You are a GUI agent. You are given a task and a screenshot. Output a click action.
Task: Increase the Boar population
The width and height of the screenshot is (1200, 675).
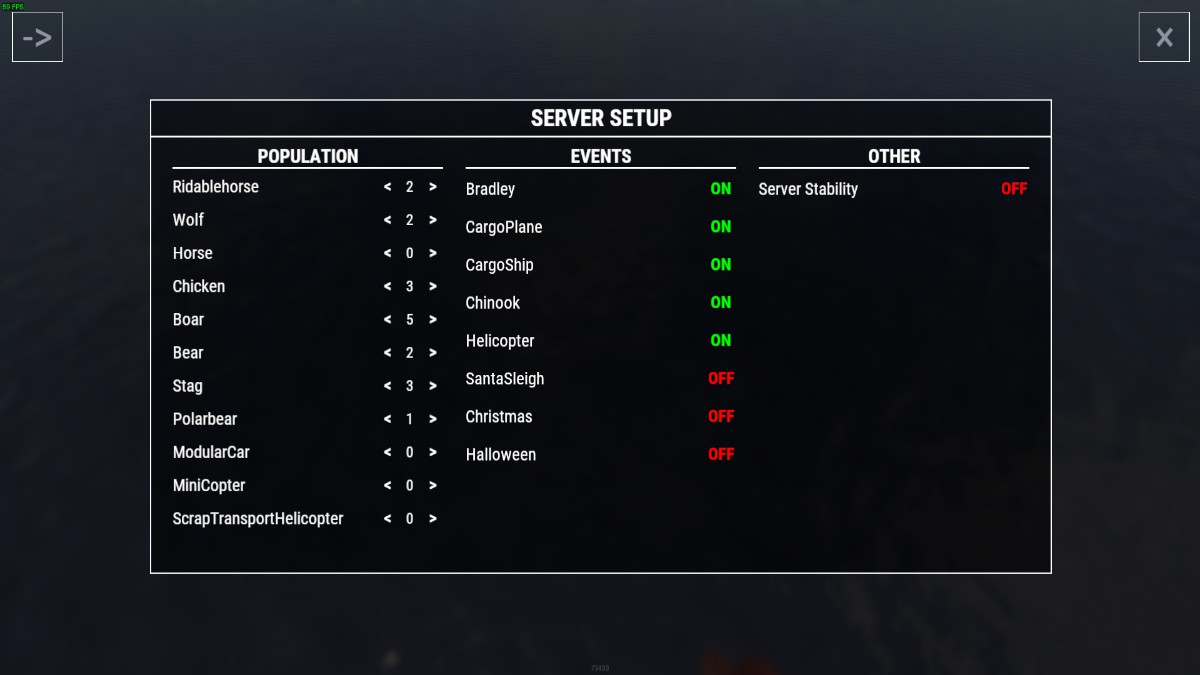click(x=433, y=320)
